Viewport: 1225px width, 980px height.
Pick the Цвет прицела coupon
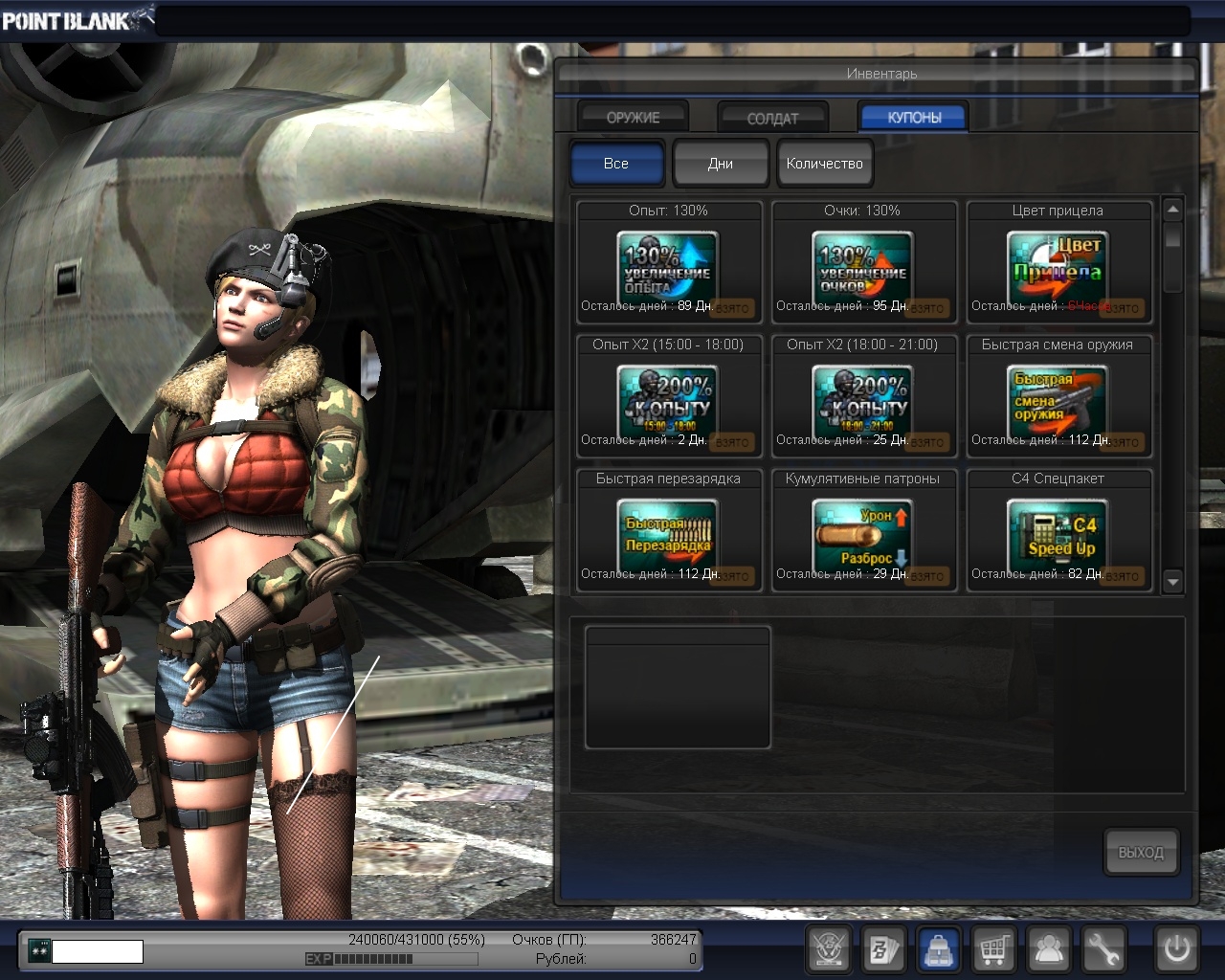pyautogui.click(x=1058, y=263)
